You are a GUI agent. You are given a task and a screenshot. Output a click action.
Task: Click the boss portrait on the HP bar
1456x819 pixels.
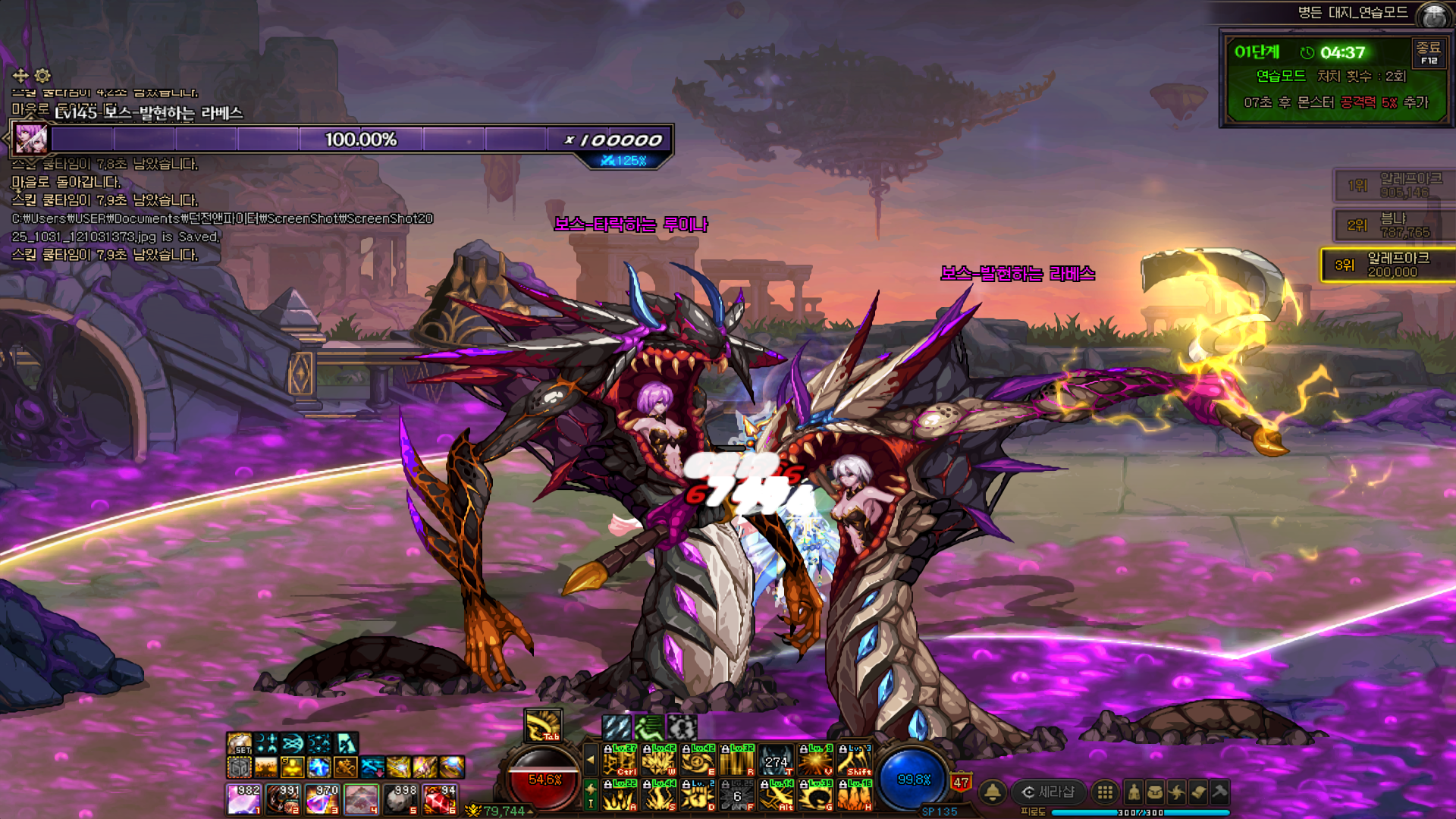(31, 140)
